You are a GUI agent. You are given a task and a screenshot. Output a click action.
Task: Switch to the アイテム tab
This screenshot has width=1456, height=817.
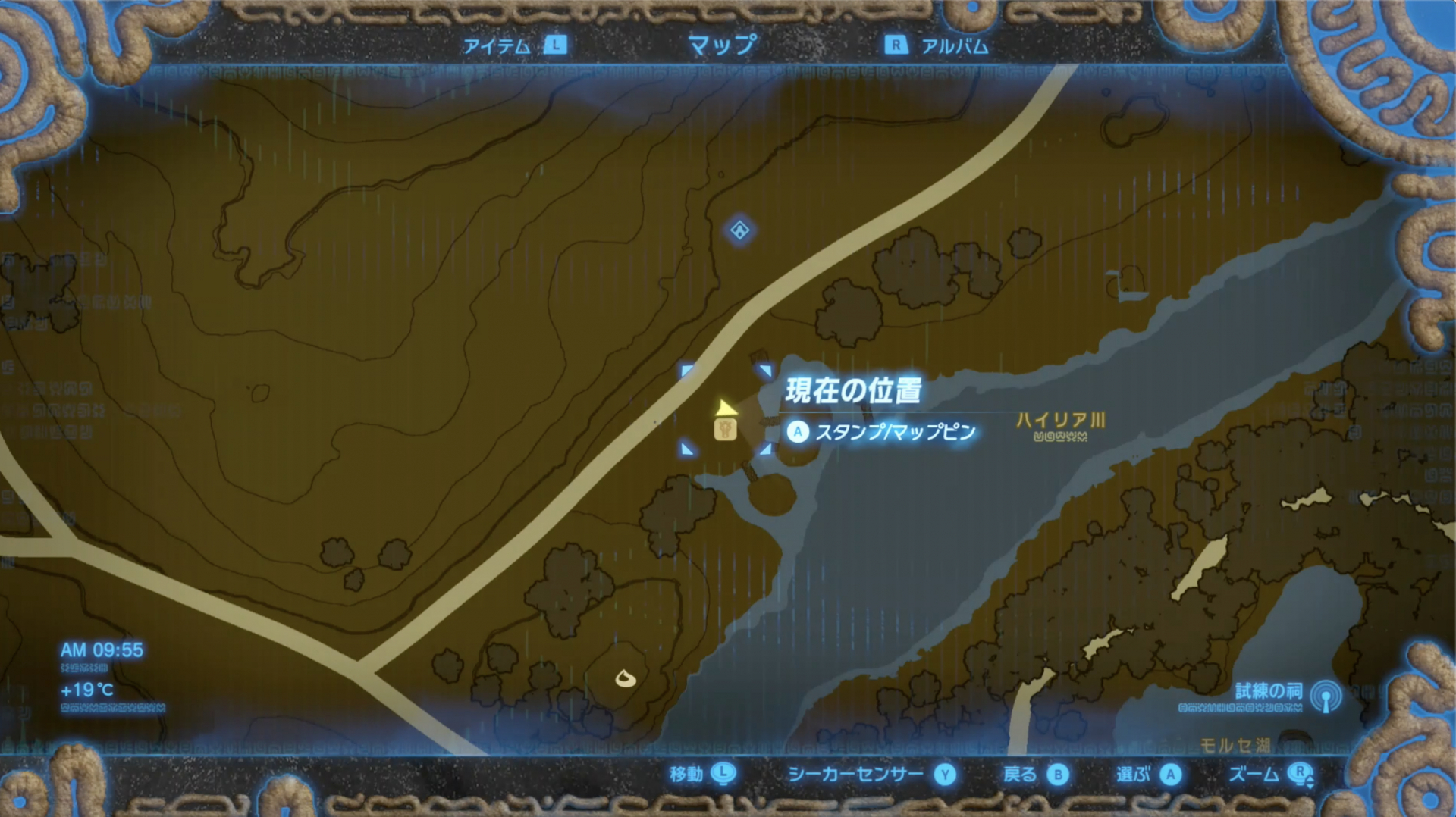click(497, 45)
